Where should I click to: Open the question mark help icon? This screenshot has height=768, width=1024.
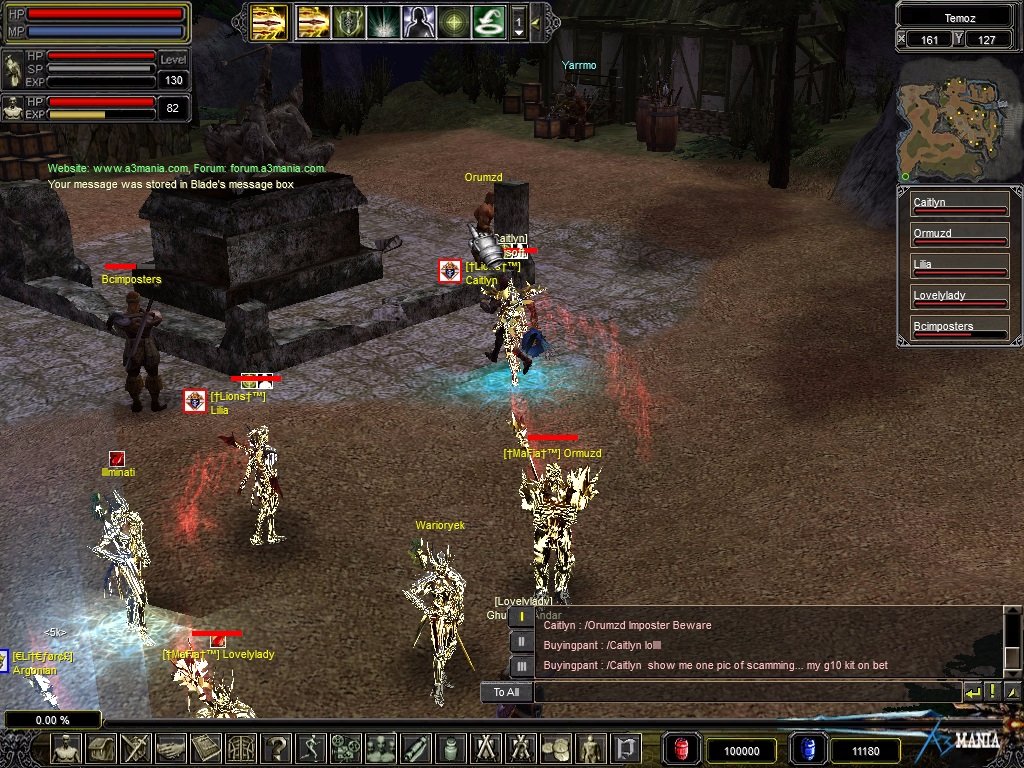[276, 748]
